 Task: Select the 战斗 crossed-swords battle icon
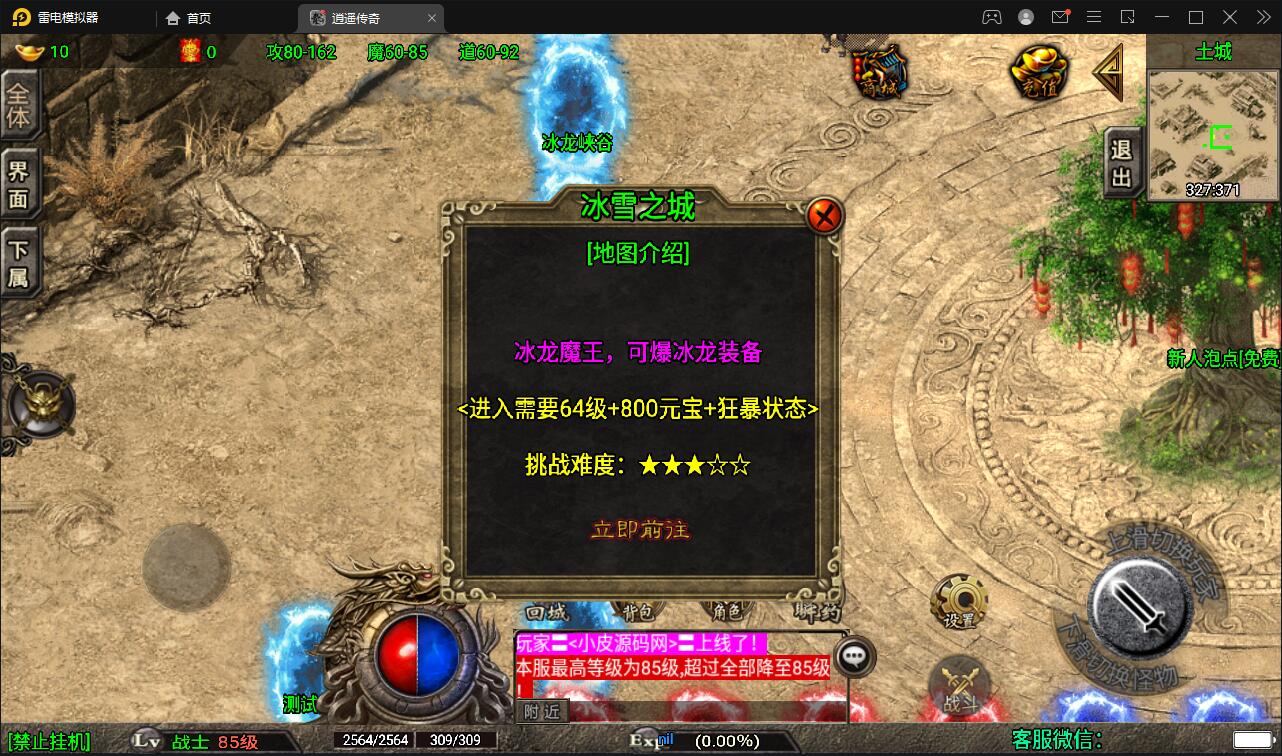point(962,683)
